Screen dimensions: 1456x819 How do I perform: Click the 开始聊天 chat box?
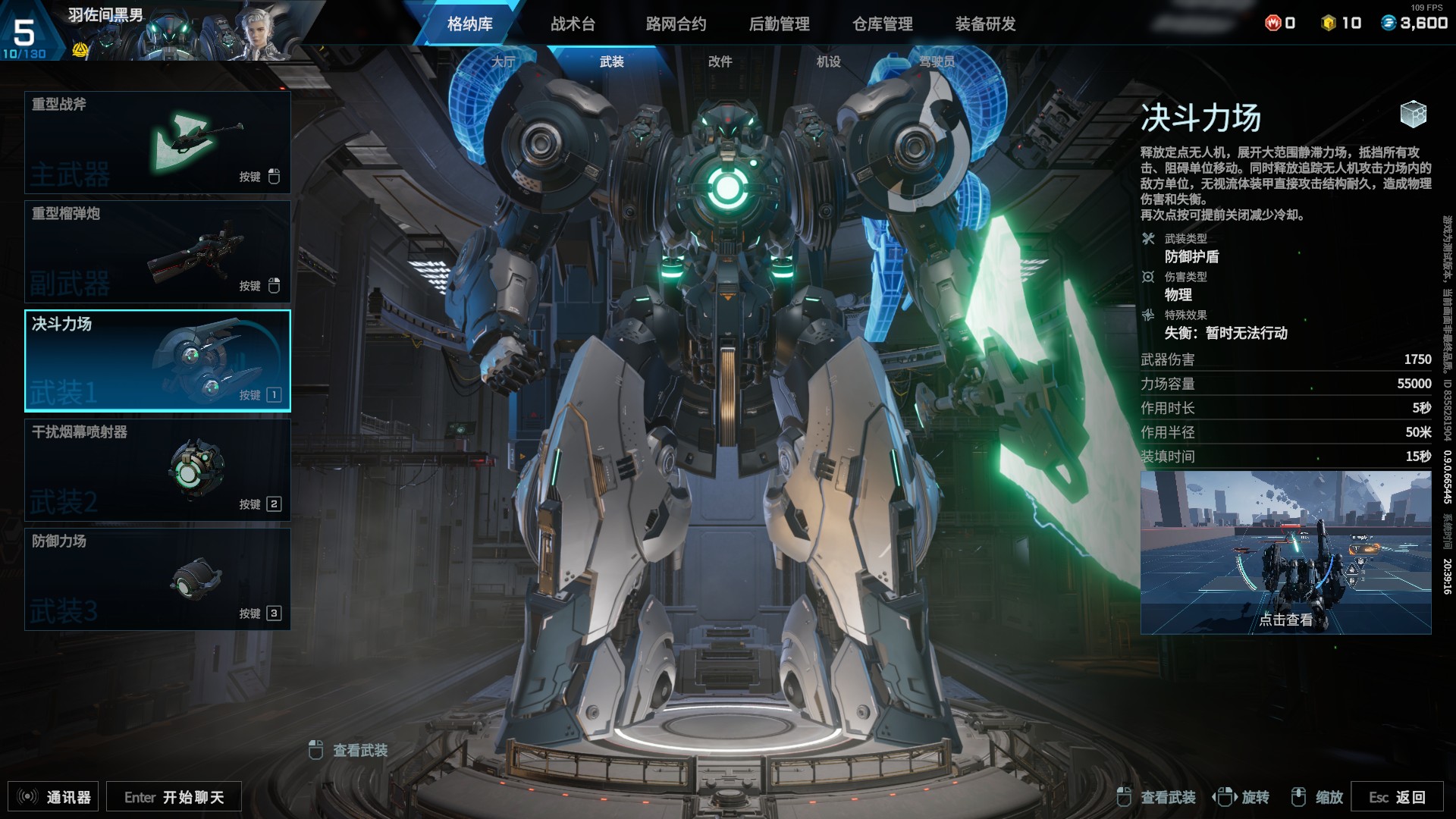click(x=174, y=797)
